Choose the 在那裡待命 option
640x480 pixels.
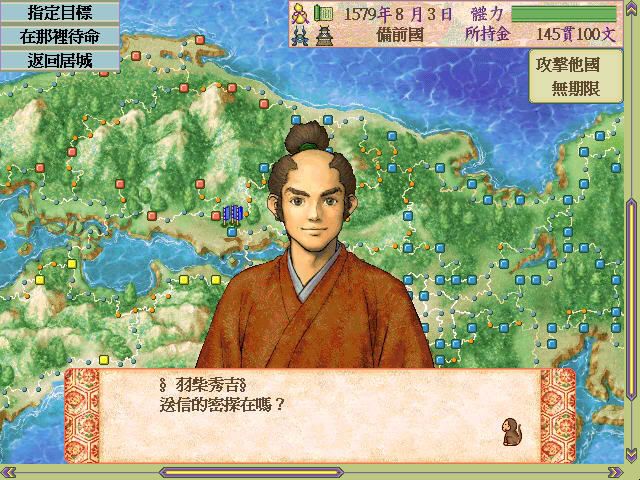pos(60,36)
